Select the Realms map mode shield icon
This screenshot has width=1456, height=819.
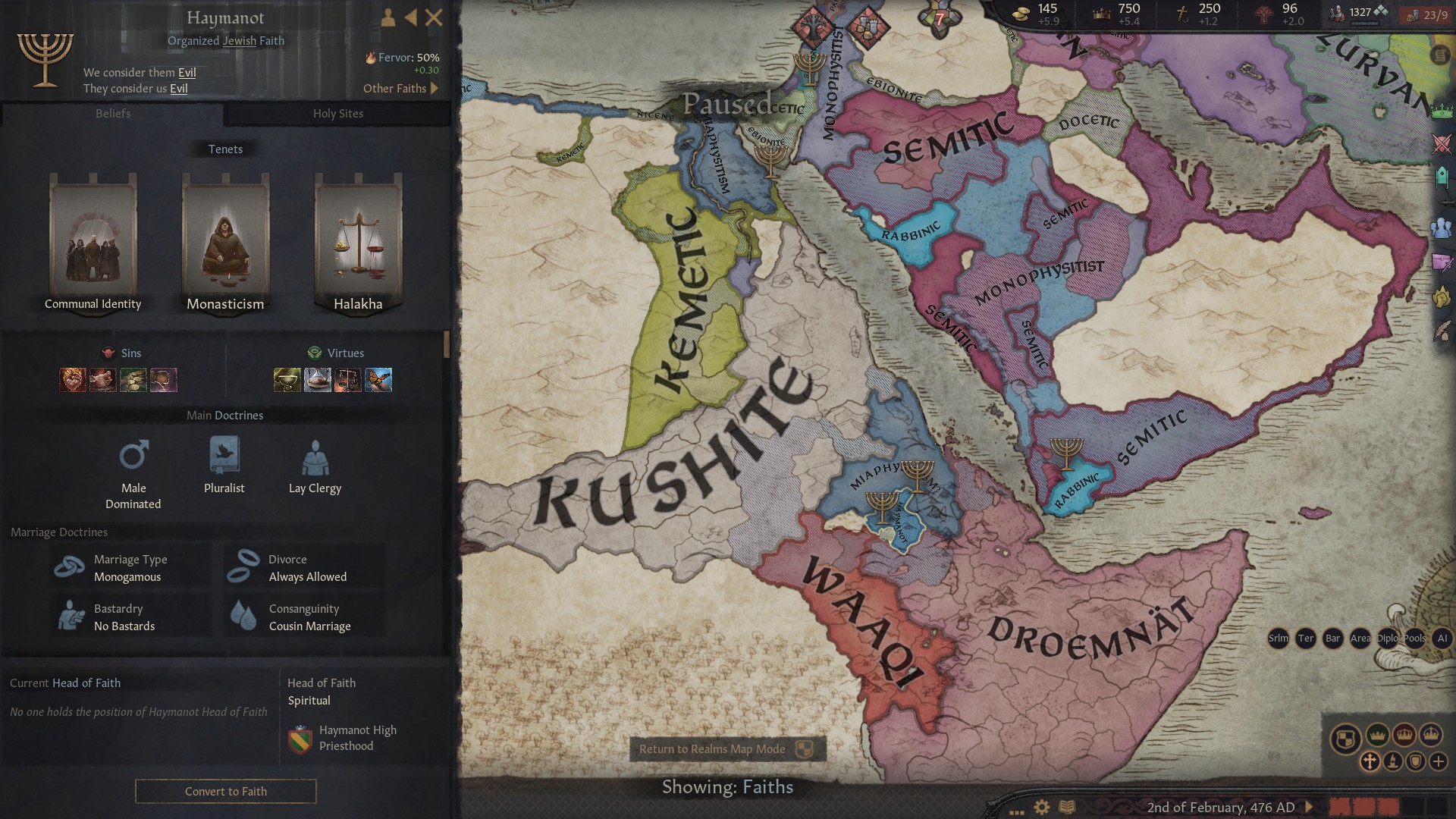click(x=1346, y=736)
